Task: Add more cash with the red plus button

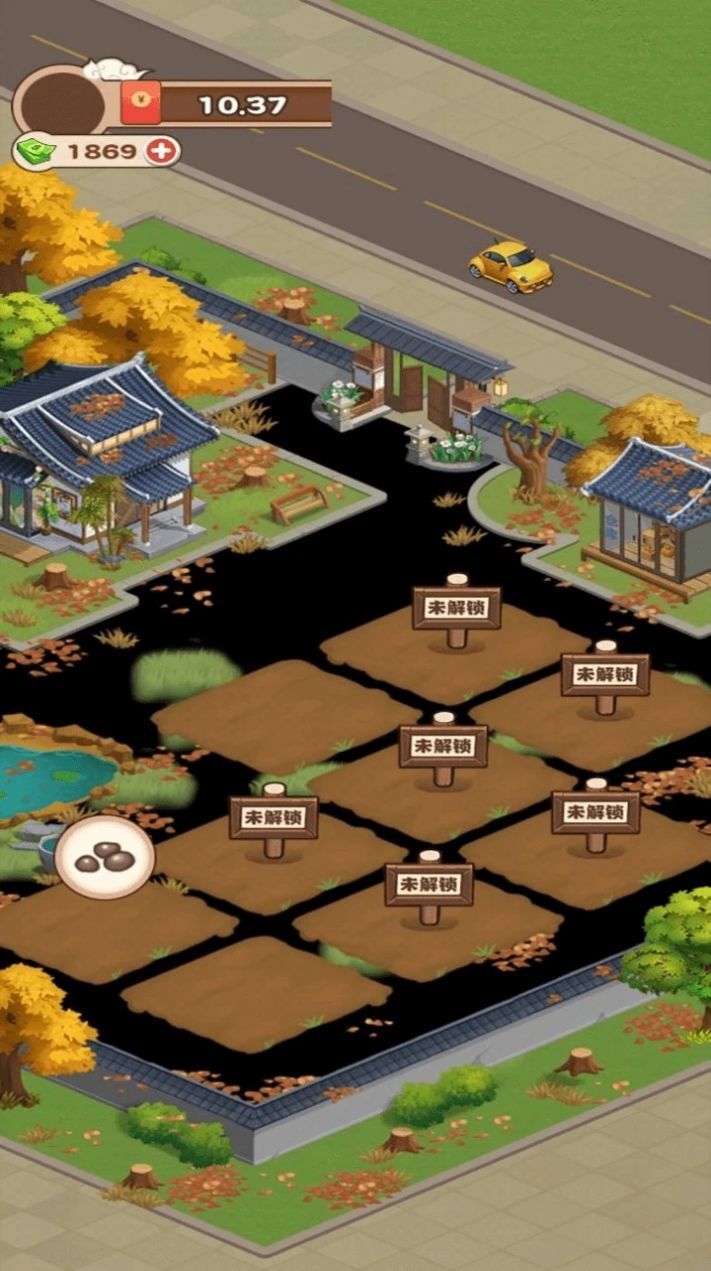Action: click(161, 151)
